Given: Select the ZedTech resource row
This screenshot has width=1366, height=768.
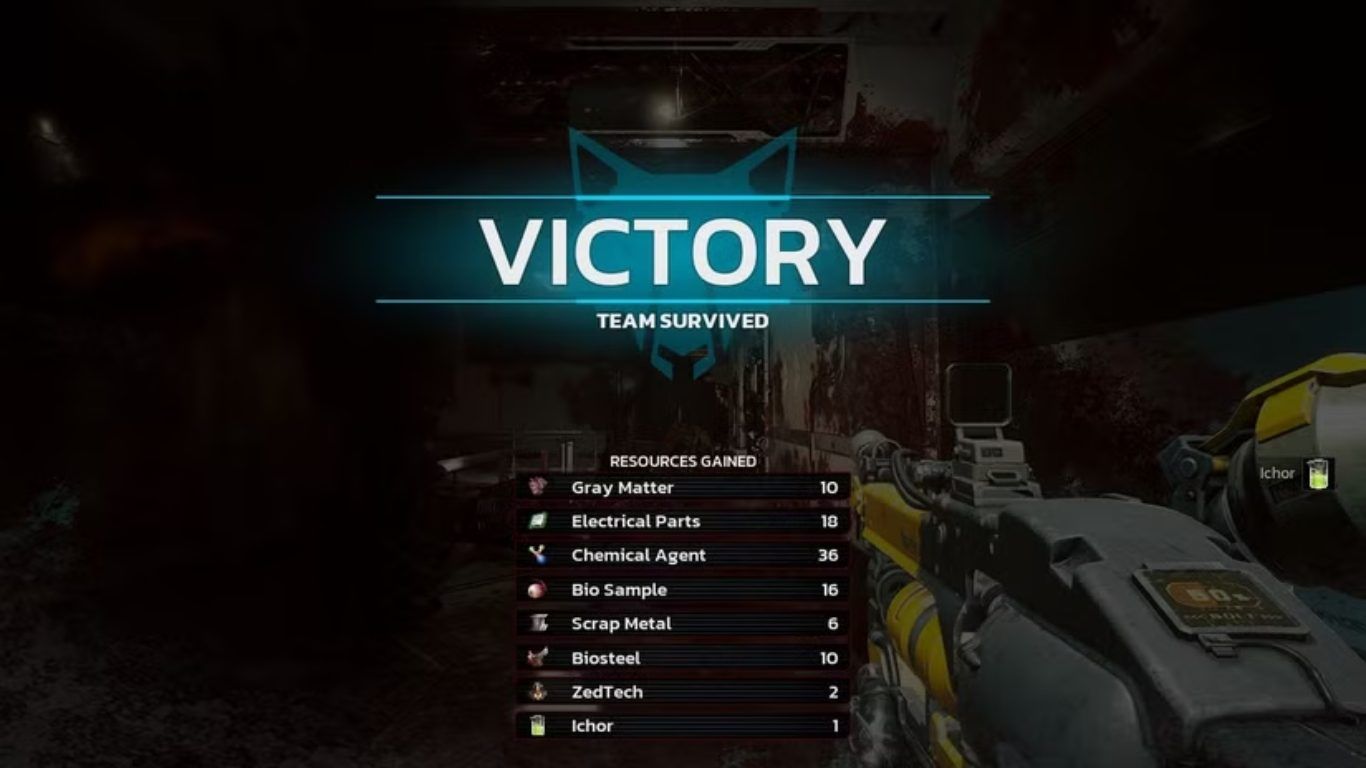Looking at the screenshot, I should click(x=683, y=692).
